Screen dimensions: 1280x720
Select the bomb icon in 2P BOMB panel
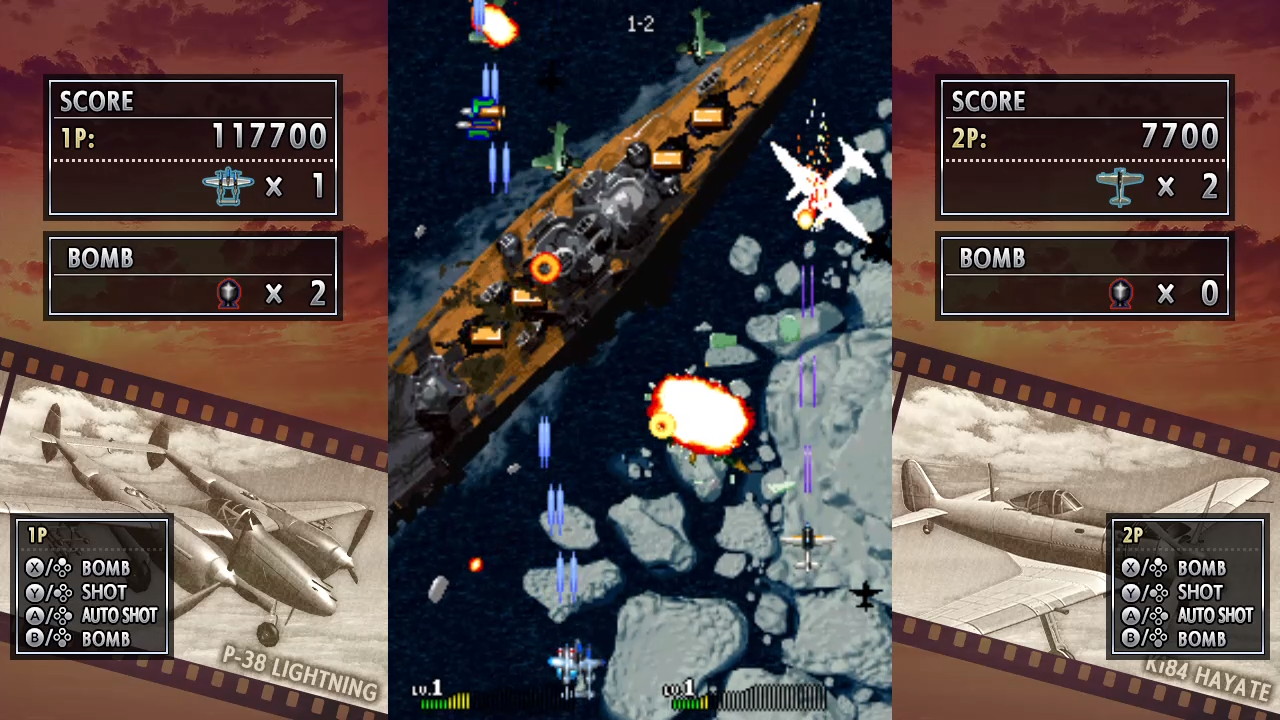[x=1120, y=293]
